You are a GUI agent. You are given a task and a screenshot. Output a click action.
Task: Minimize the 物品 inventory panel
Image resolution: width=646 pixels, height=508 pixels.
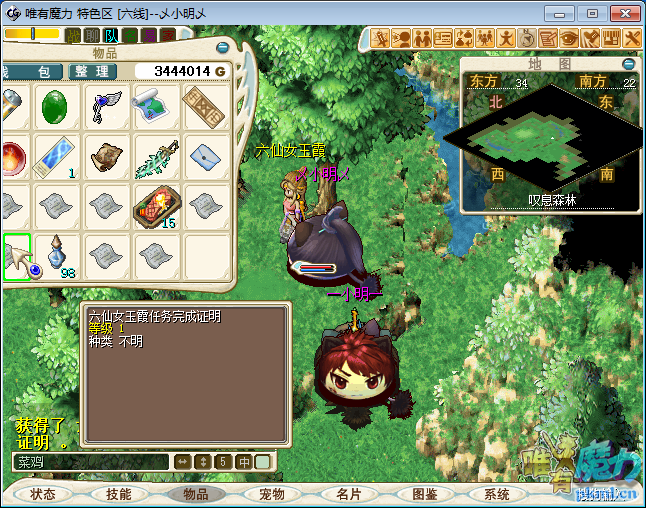(x=224, y=46)
